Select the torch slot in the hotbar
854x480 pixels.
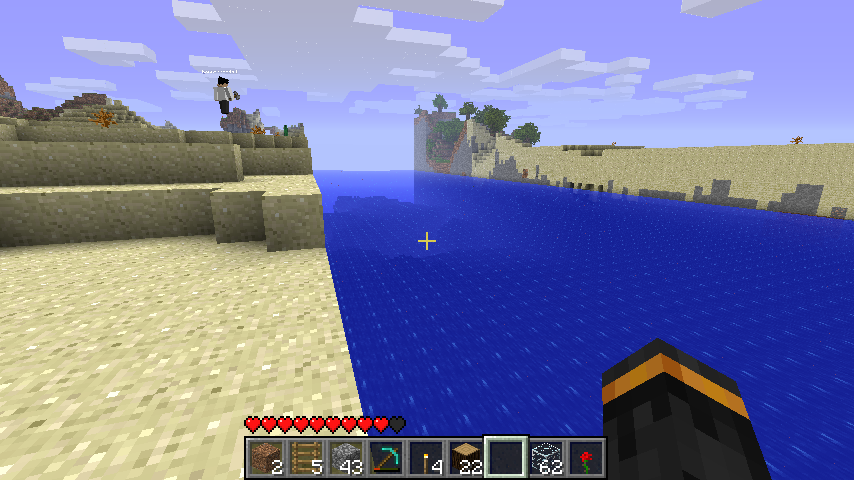425,457
